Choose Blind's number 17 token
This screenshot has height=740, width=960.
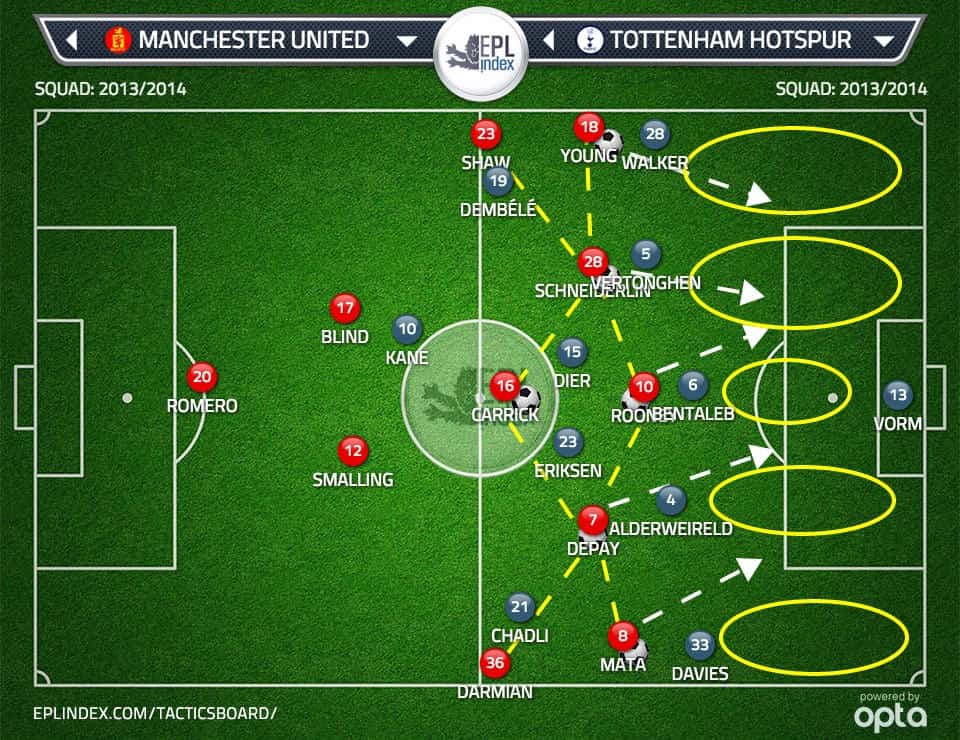coord(345,308)
